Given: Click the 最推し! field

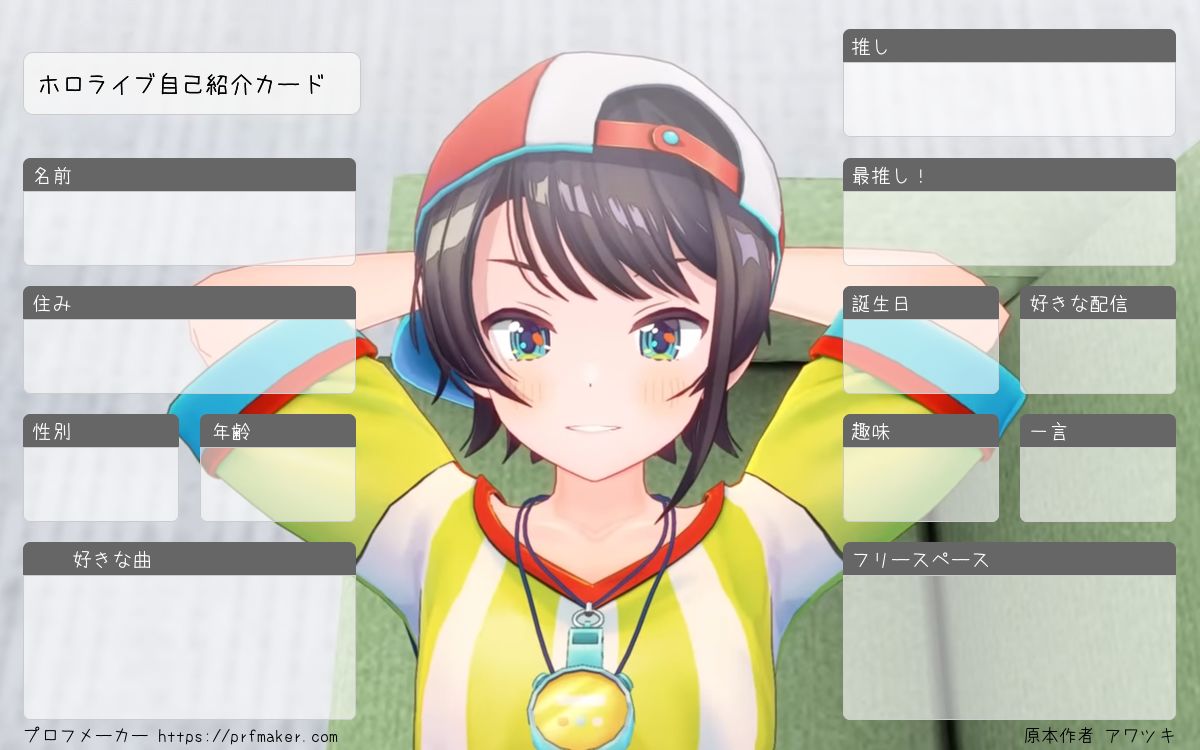Looking at the screenshot, I should point(1009,228).
